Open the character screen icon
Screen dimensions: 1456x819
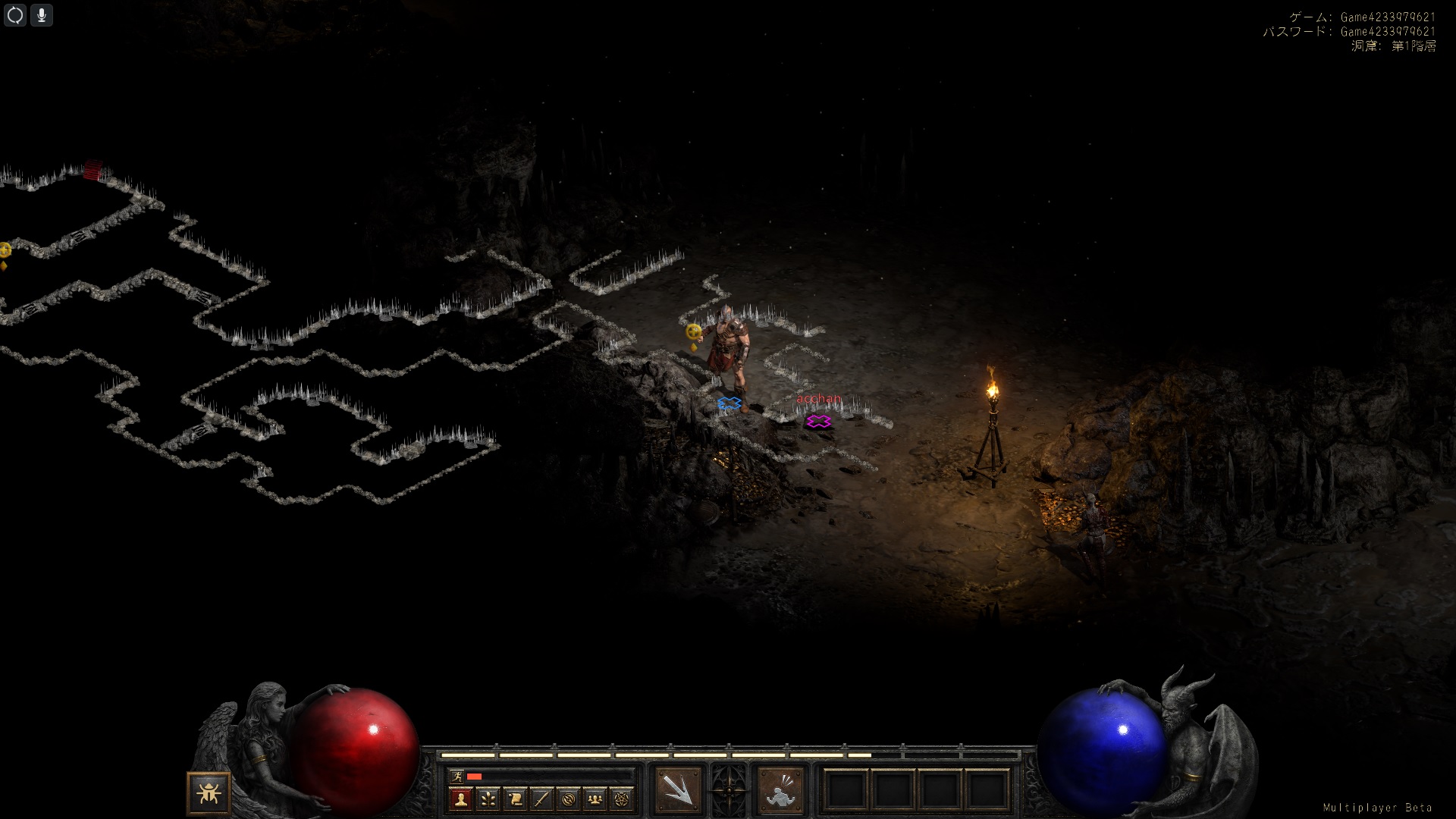461,799
